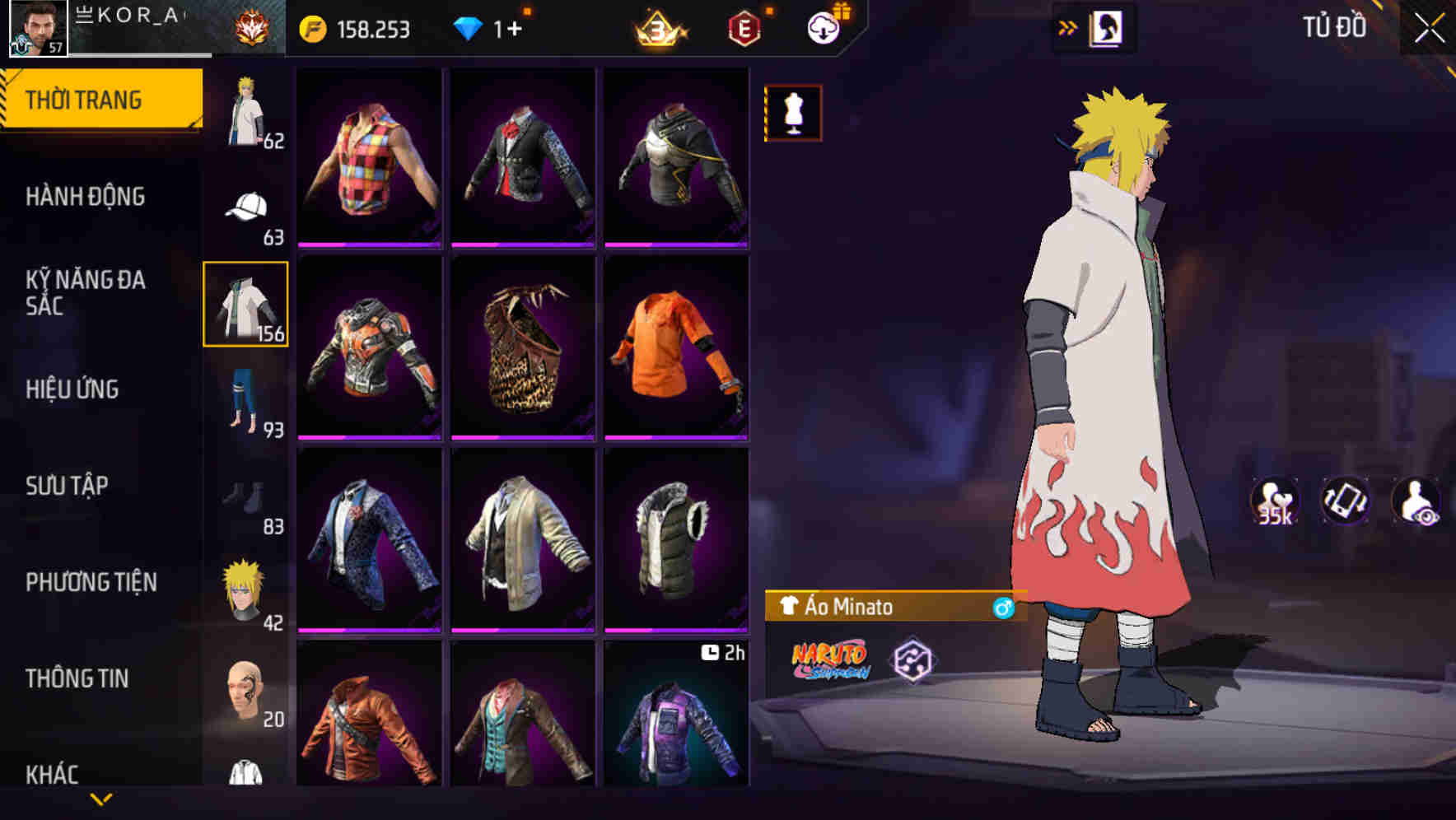The image size is (1456, 820).
Task: Switch to the HÀNH ĐỘNG category
Action: (86, 198)
